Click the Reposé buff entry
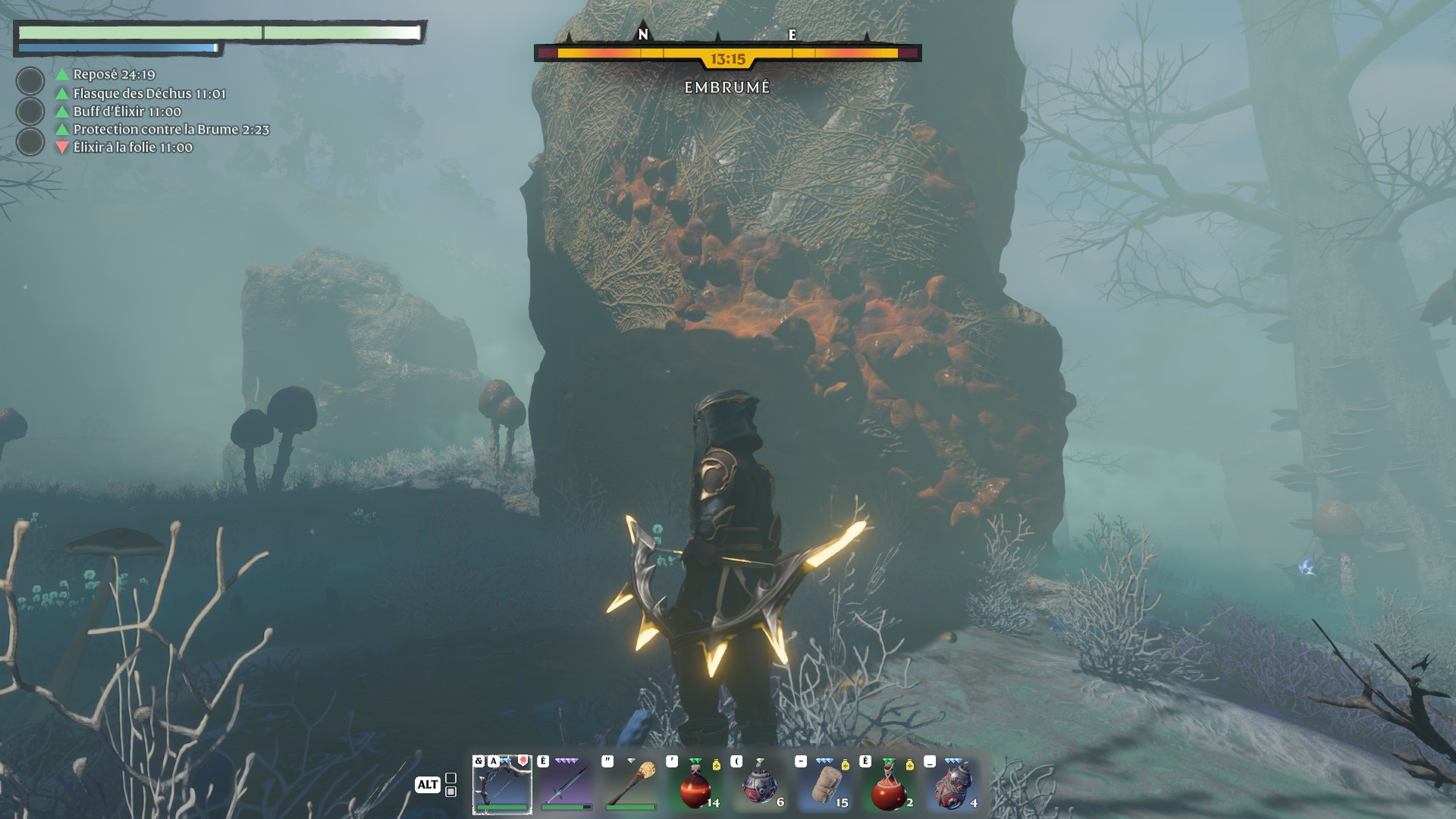1456x819 pixels. (114, 74)
